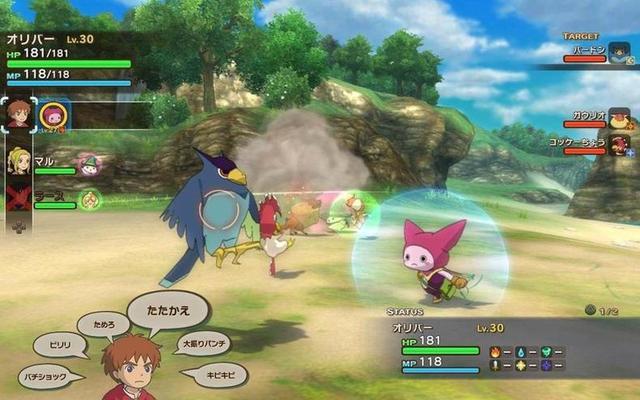
Task: Pick the ビリリ skill bubble
Action: click(x=58, y=345)
